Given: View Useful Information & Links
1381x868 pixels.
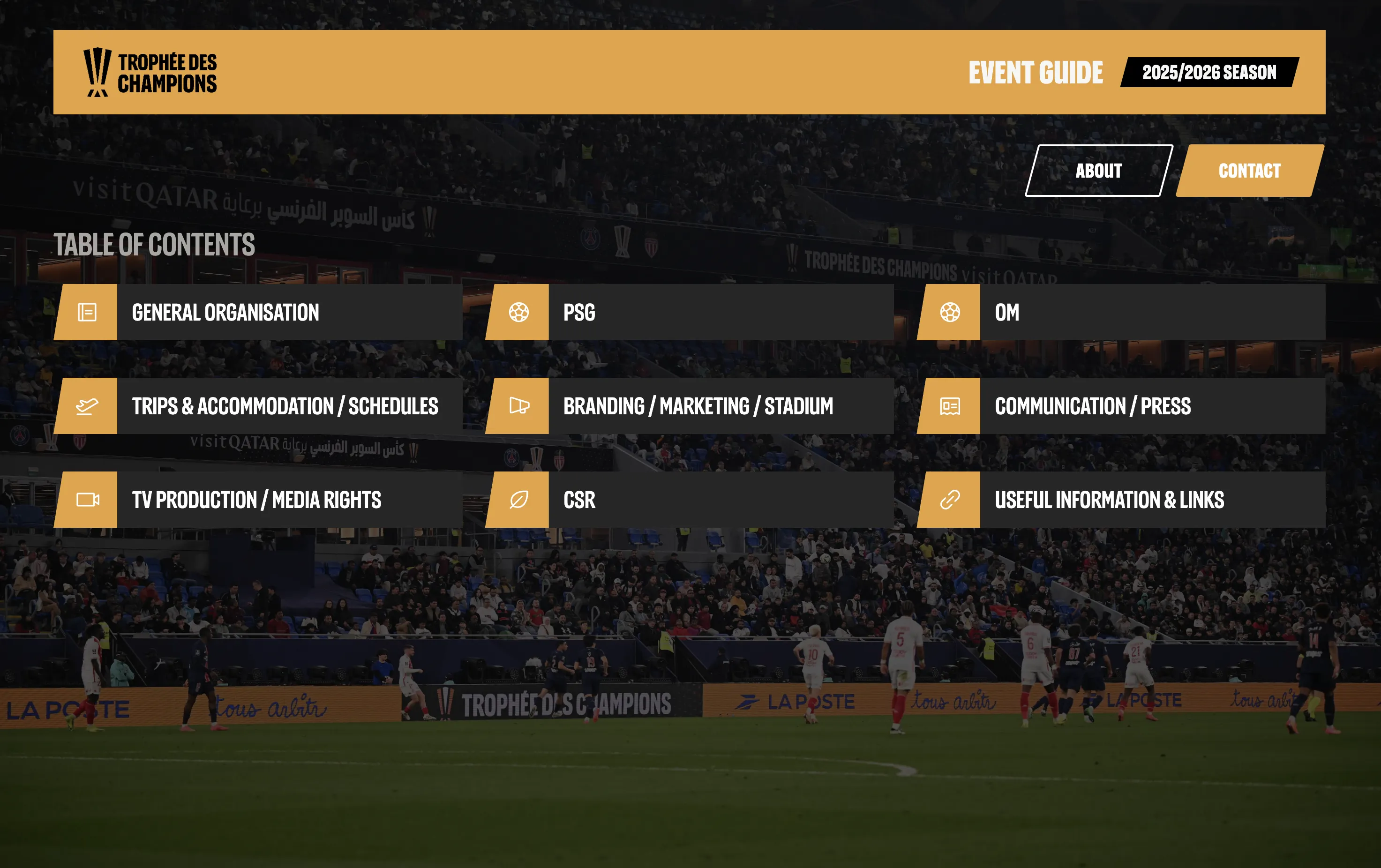Looking at the screenshot, I should (x=1121, y=499).
